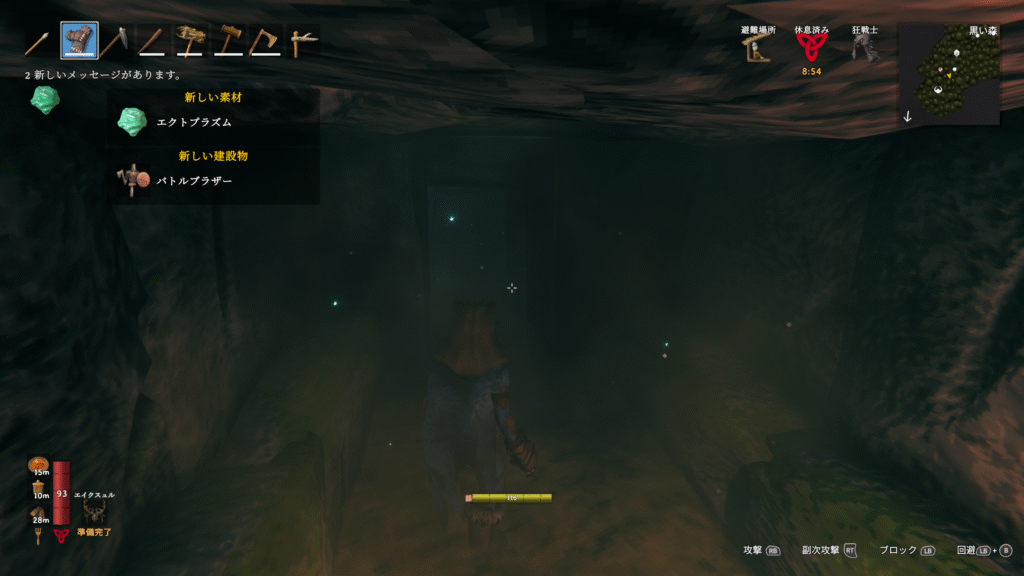Choose the hoe in the hotbar
The height and width of the screenshot is (576, 1024).
(x=302, y=41)
